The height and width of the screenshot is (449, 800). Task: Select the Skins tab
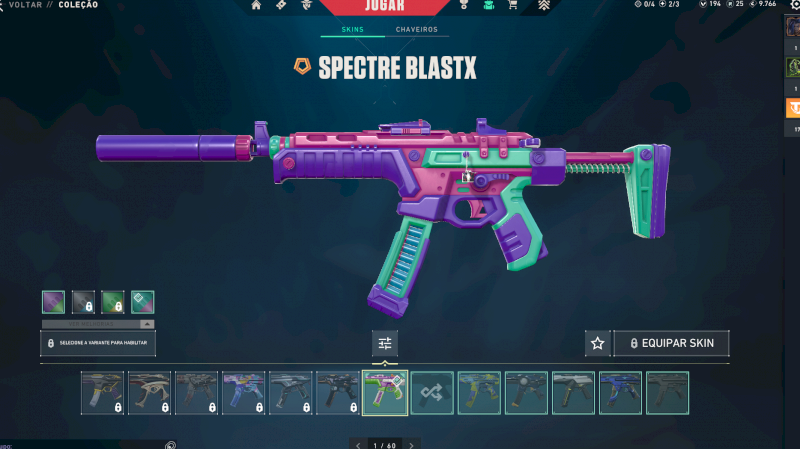click(352, 30)
